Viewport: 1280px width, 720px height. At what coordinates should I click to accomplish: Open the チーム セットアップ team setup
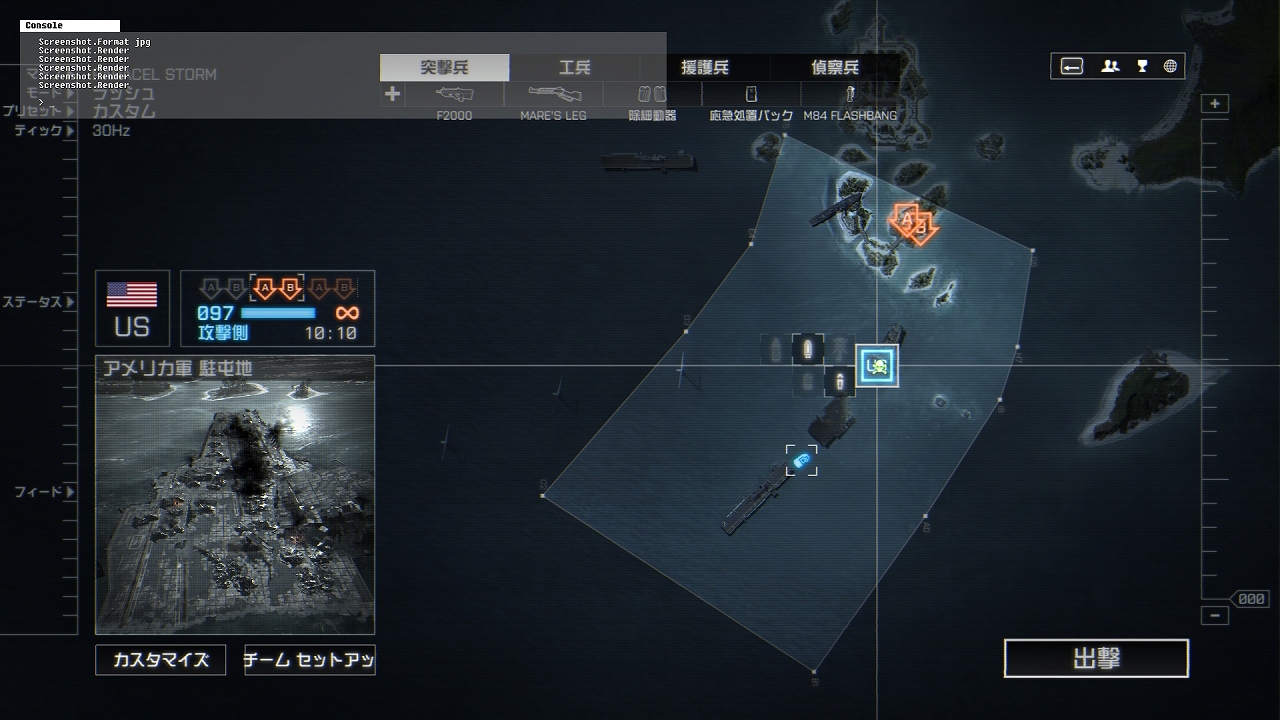[310, 660]
